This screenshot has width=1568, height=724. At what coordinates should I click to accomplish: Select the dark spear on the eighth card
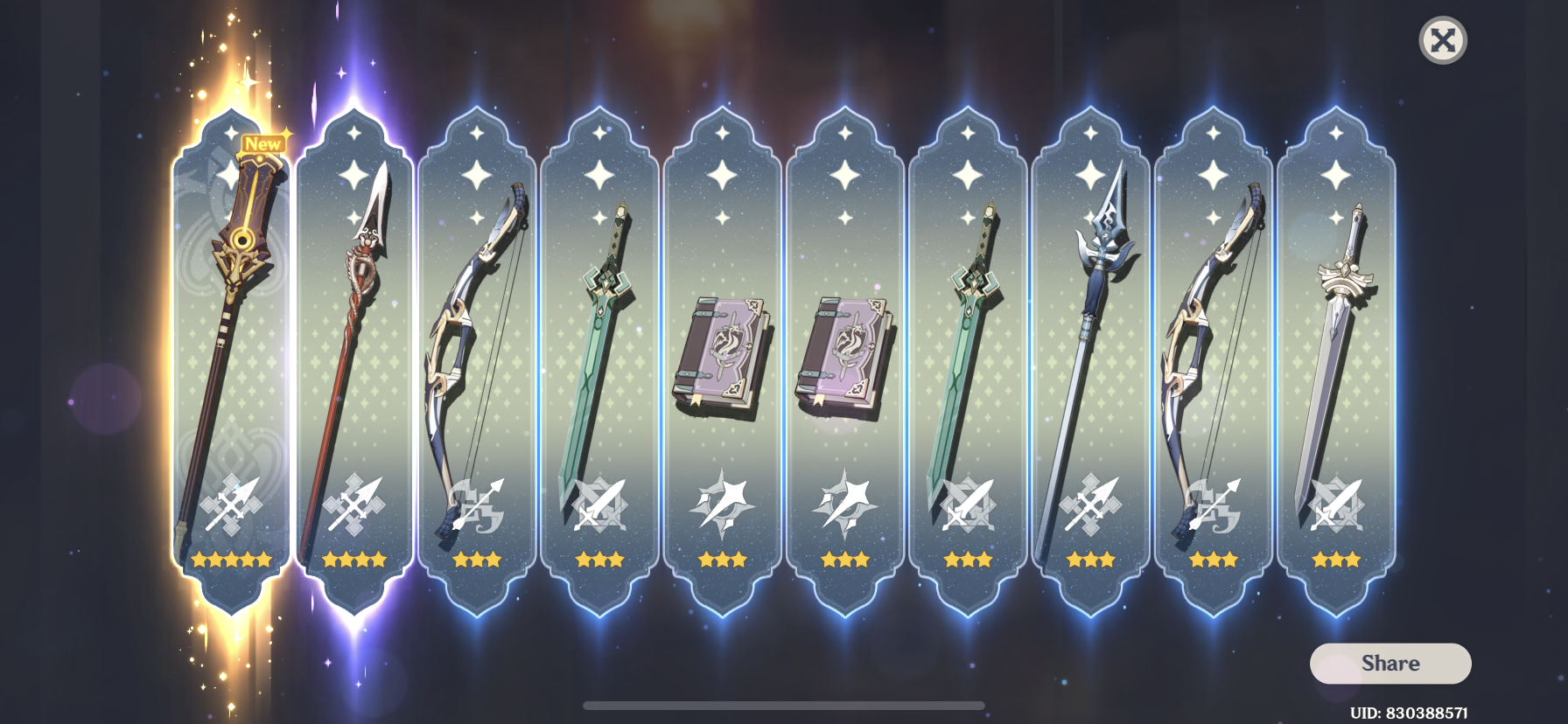(1095, 350)
